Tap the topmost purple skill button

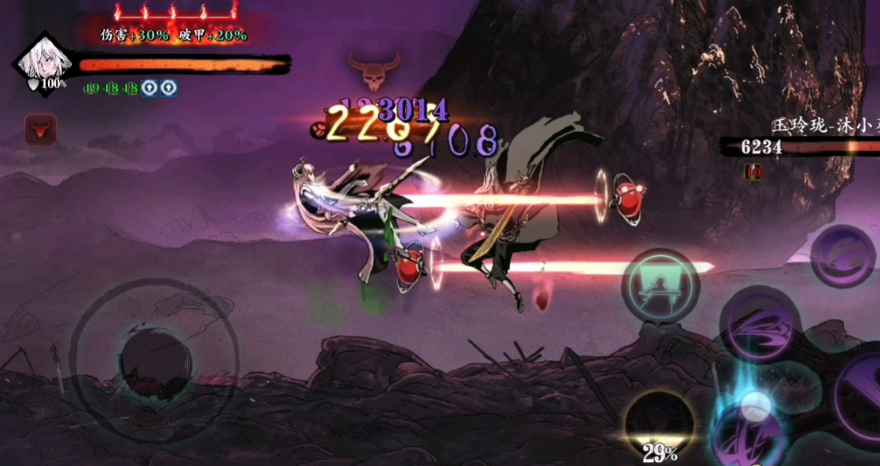pos(842,257)
